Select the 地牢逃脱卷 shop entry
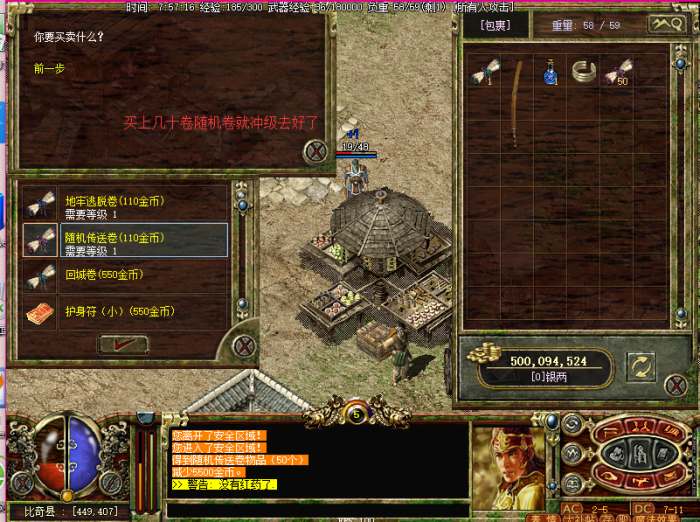The width and height of the screenshot is (700, 522). (x=125, y=204)
